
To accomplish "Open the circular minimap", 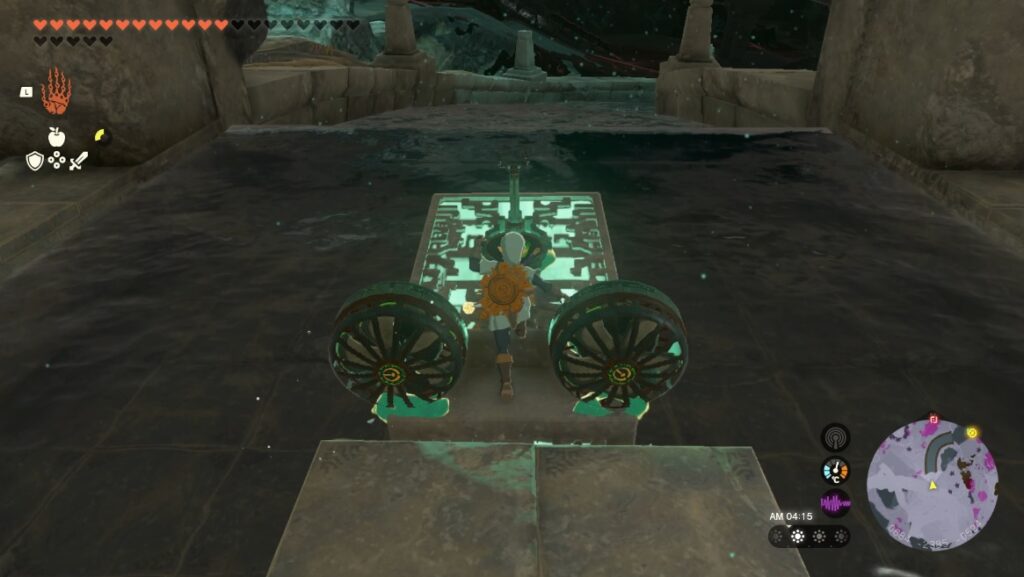I will [932, 484].
